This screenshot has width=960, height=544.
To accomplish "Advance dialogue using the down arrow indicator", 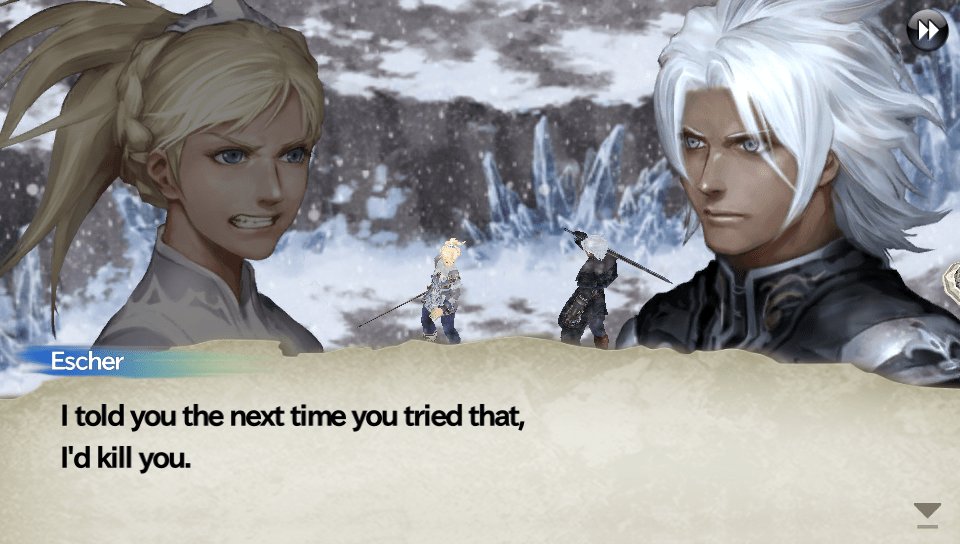I will [927, 514].
